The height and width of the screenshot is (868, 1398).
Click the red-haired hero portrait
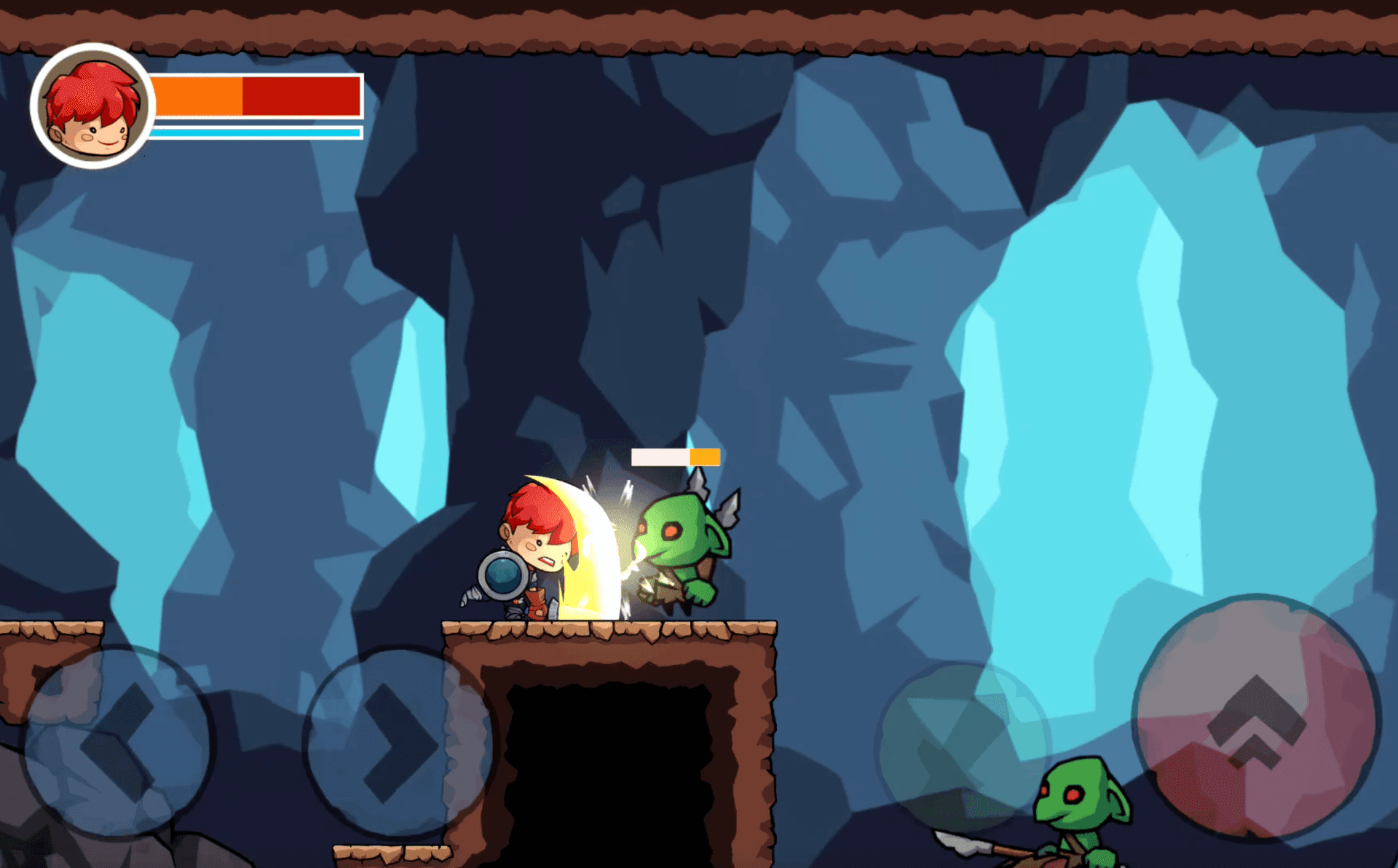(x=92, y=106)
